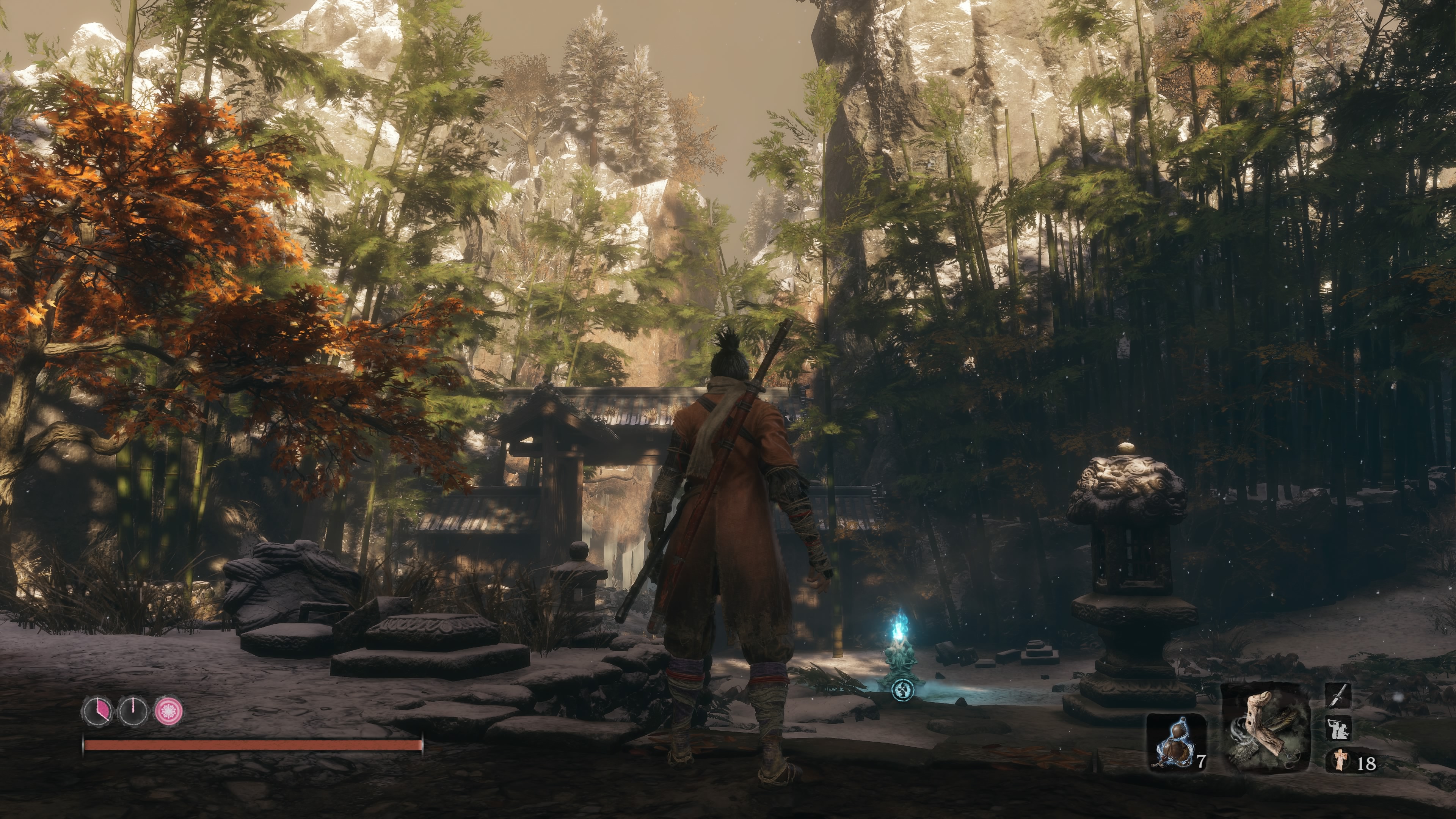Click the katana combat art icon
Viewport: 1456px width, 819px height.
click(x=1338, y=696)
